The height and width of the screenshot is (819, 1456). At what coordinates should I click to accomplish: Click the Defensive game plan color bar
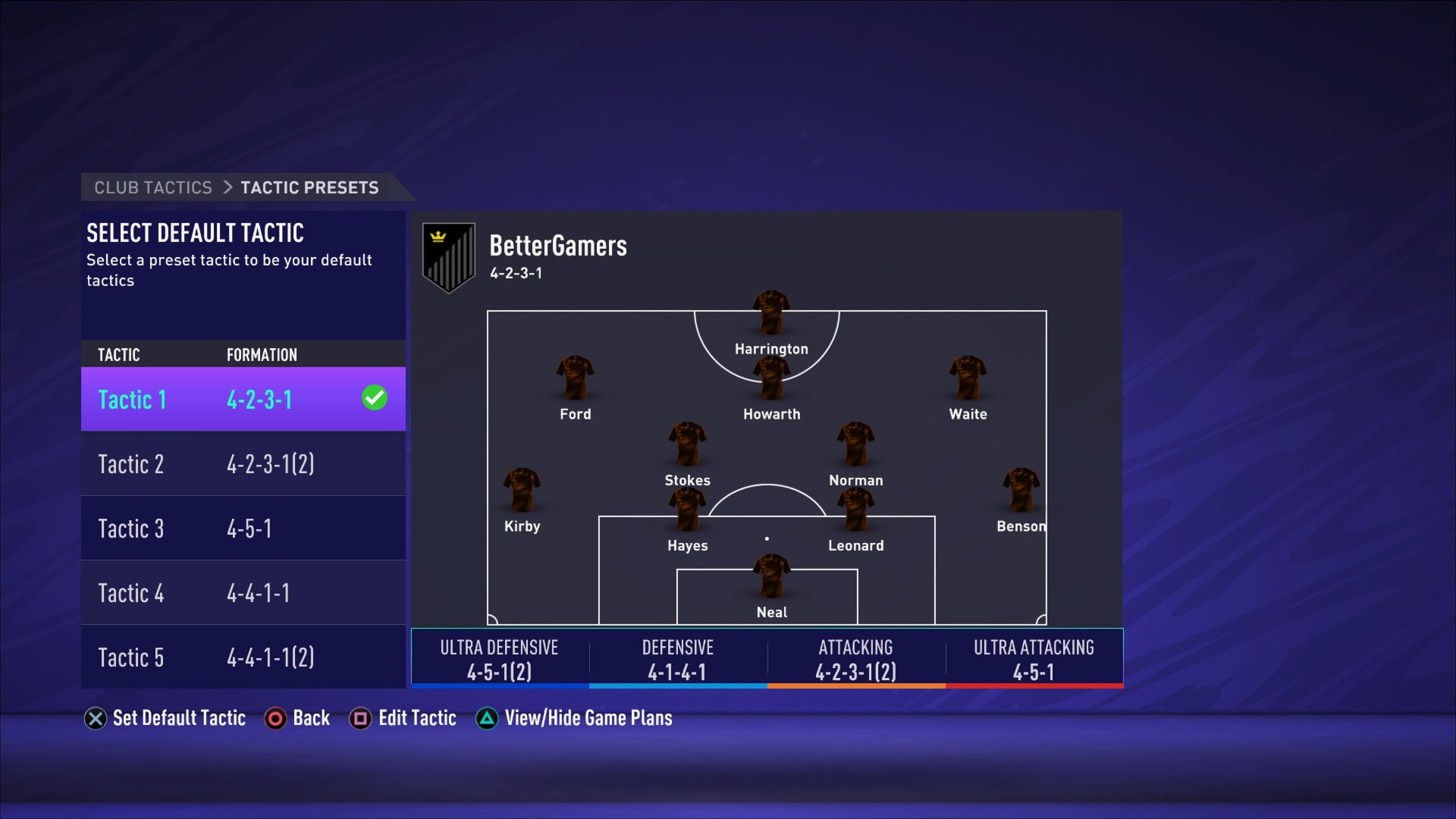point(677,685)
